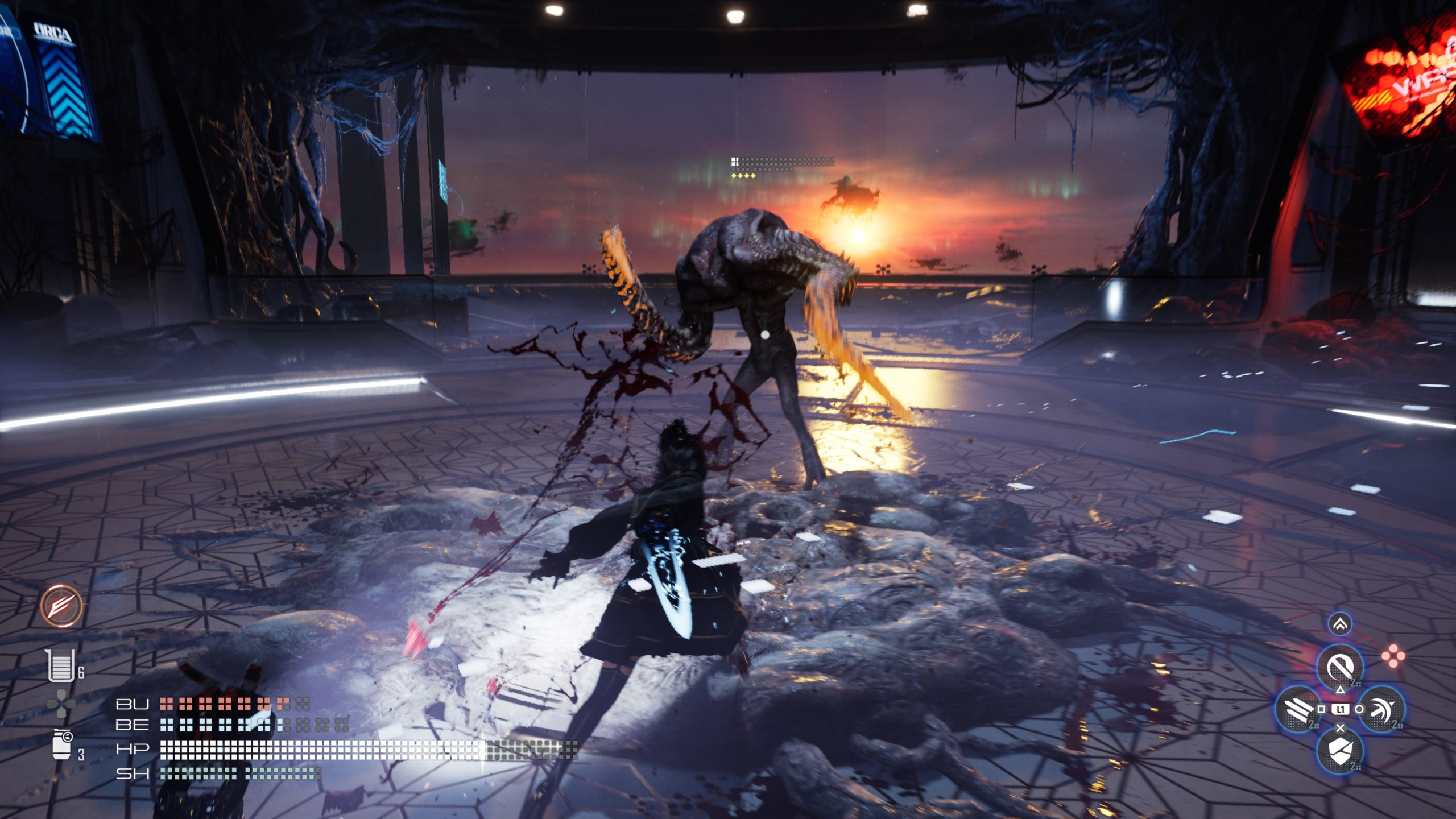Use the healing potion beaker item
The width and height of the screenshot is (1456, 819).
pos(61,665)
